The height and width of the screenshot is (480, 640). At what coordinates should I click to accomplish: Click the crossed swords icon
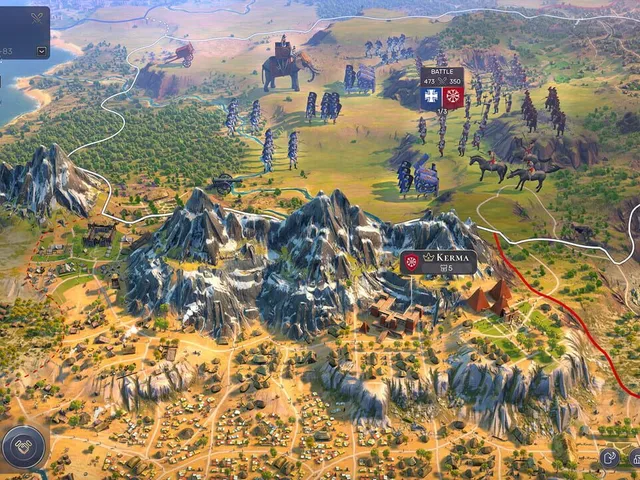[x=38, y=17]
